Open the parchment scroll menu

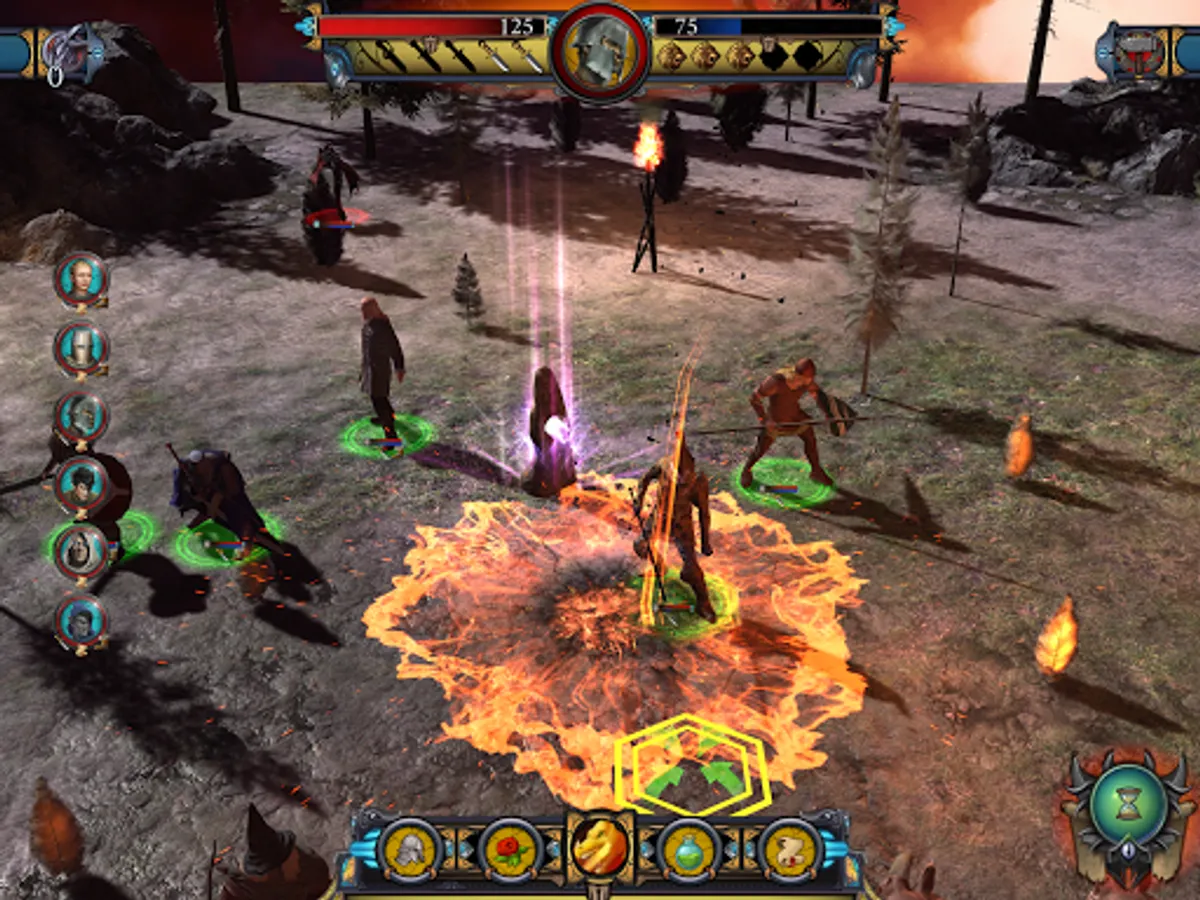pos(790,849)
